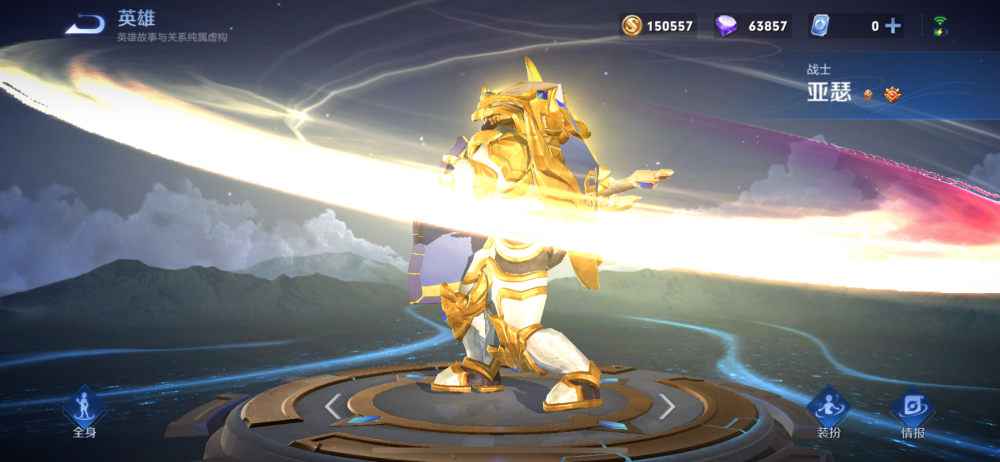Viewport: 1000px width, 462px height.
Task: Add more tickets with the plus button
Action: [892, 26]
